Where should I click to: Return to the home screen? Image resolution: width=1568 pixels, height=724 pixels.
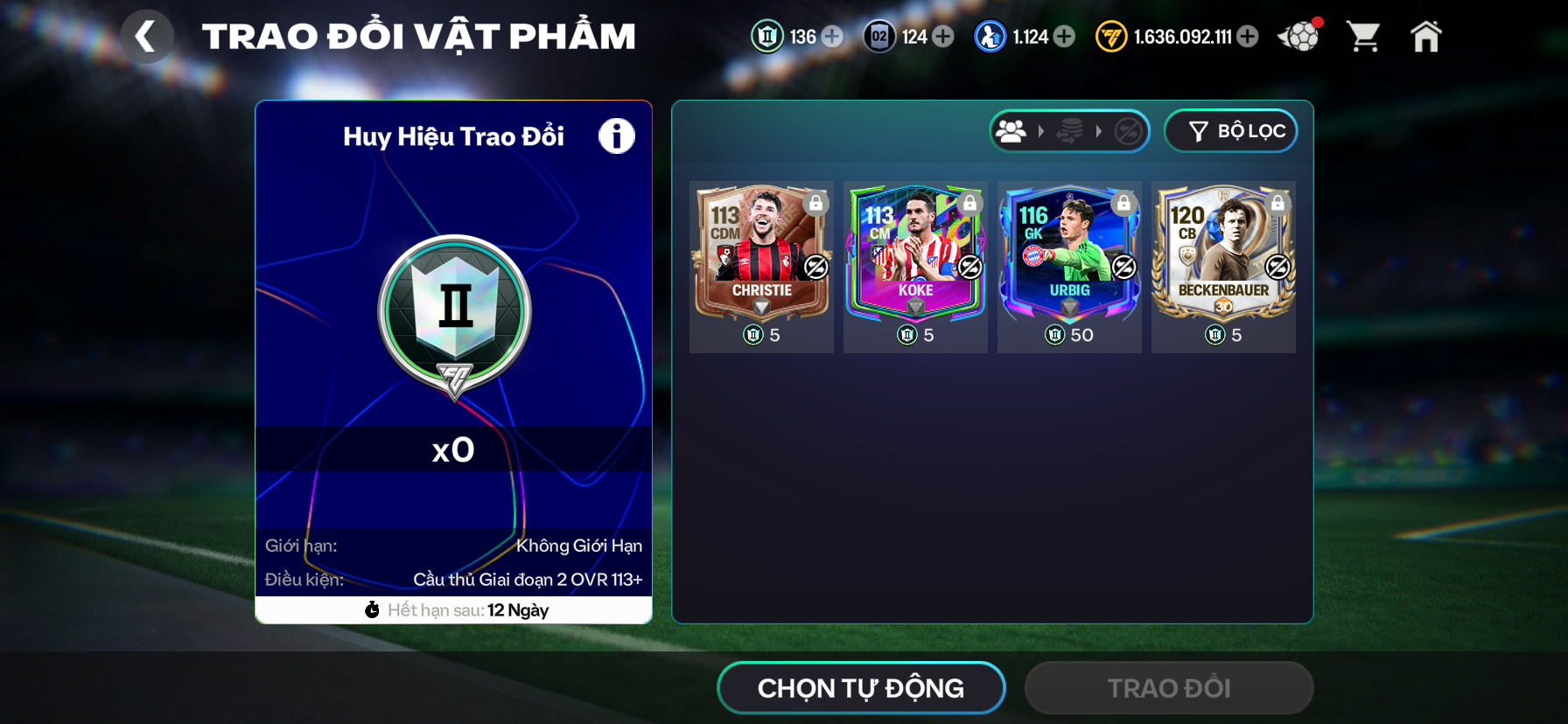click(1425, 37)
